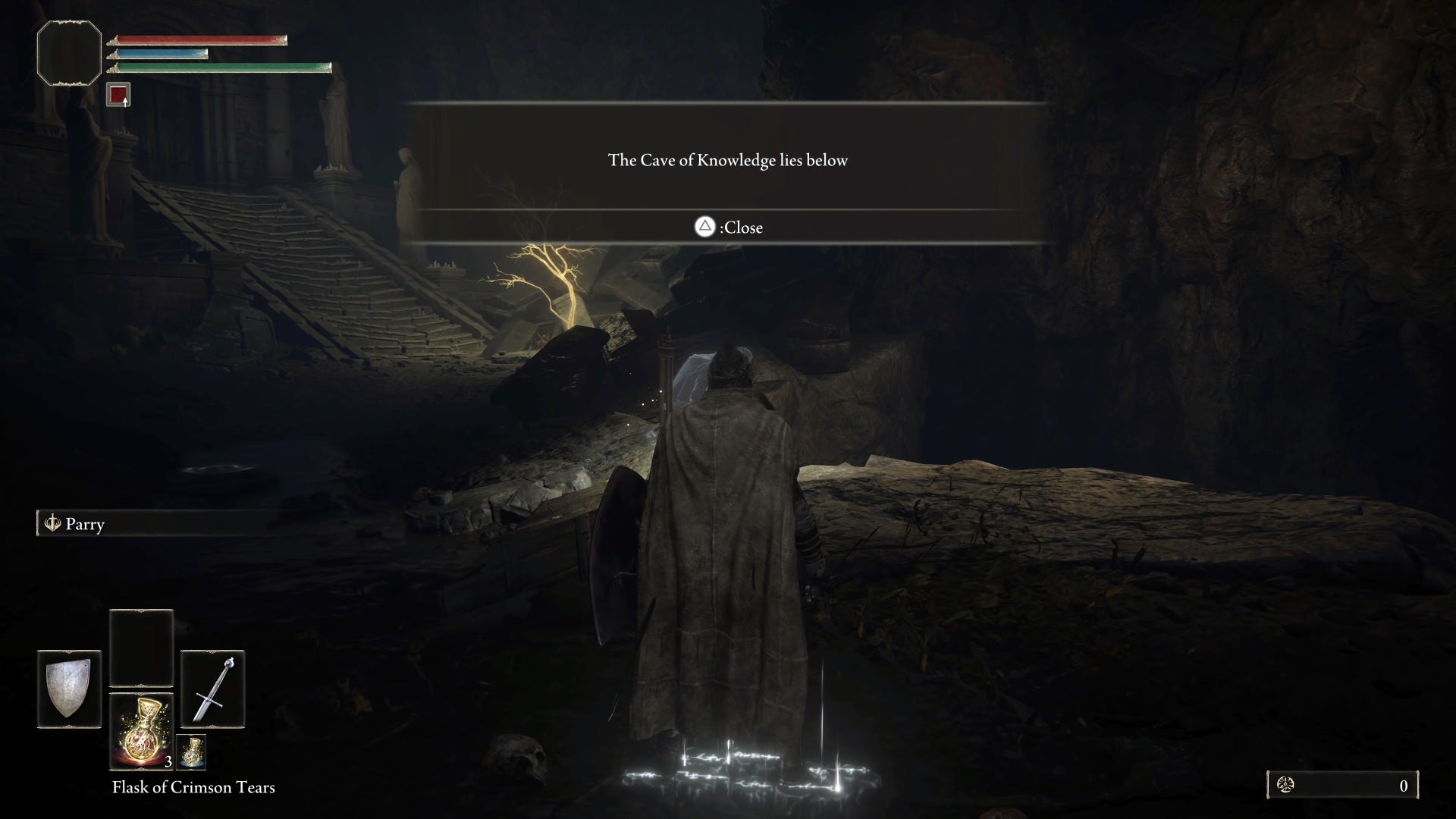Select the equipped shield slot
The height and width of the screenshot is (819, 1456).
coord(69,689)
